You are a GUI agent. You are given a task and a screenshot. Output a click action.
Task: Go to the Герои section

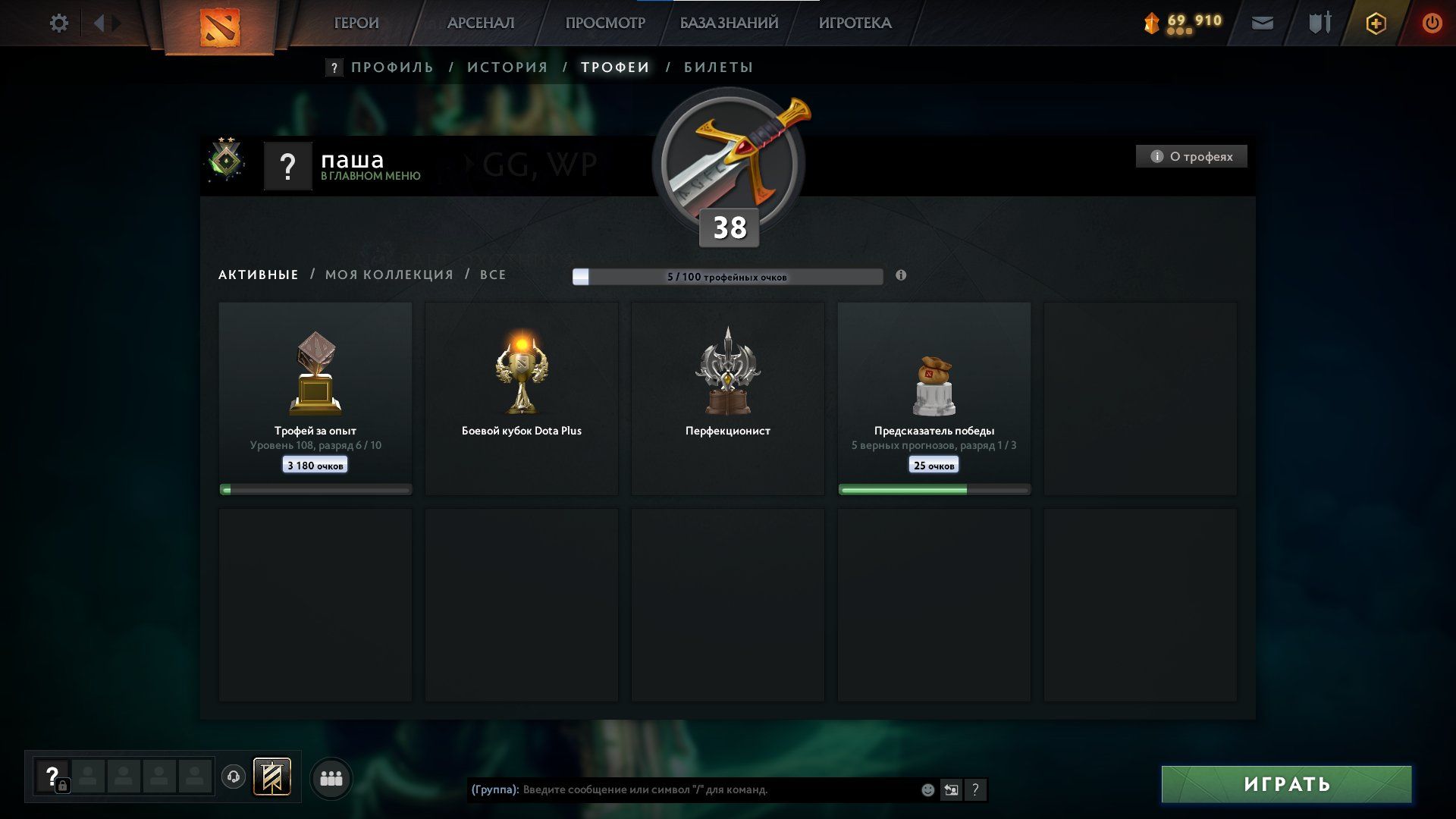356,24
